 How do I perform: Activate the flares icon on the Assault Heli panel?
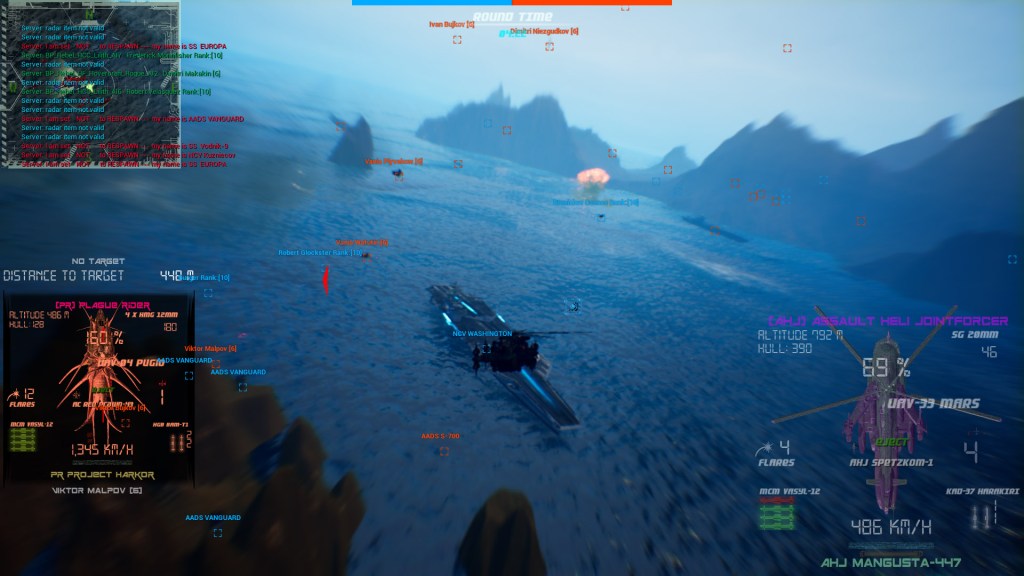765,448
